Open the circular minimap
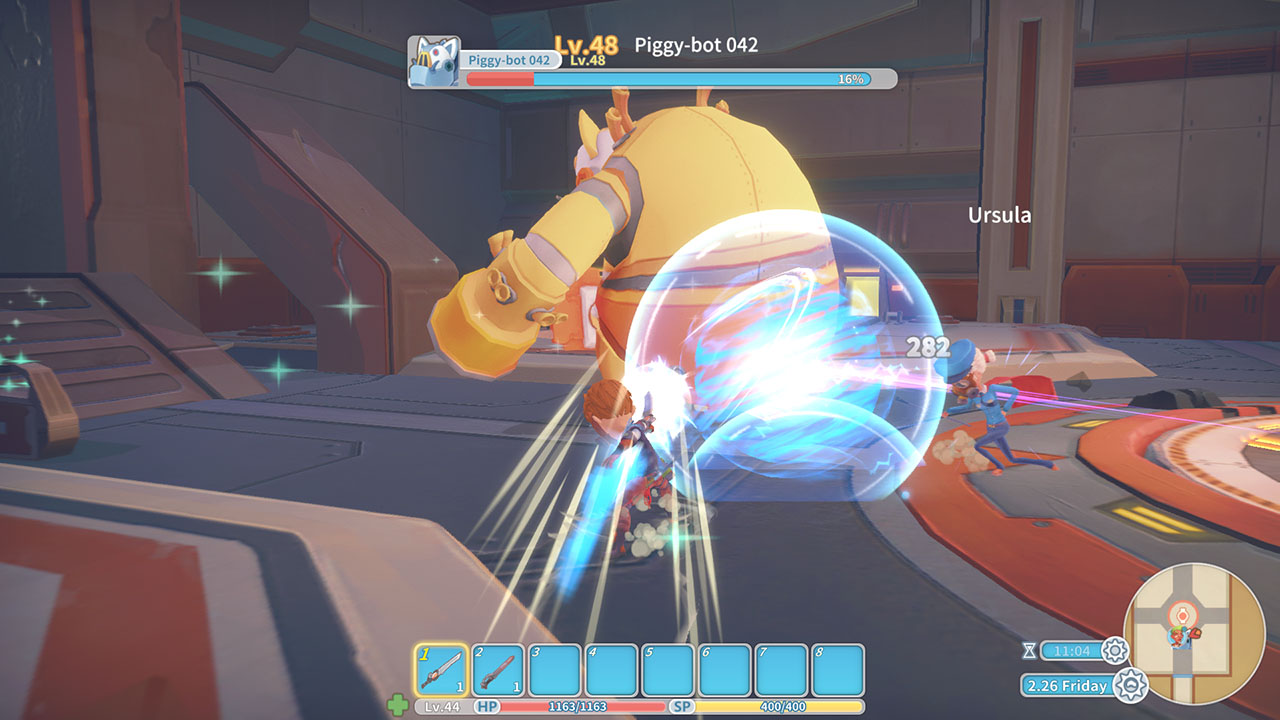 point(1180,620)
